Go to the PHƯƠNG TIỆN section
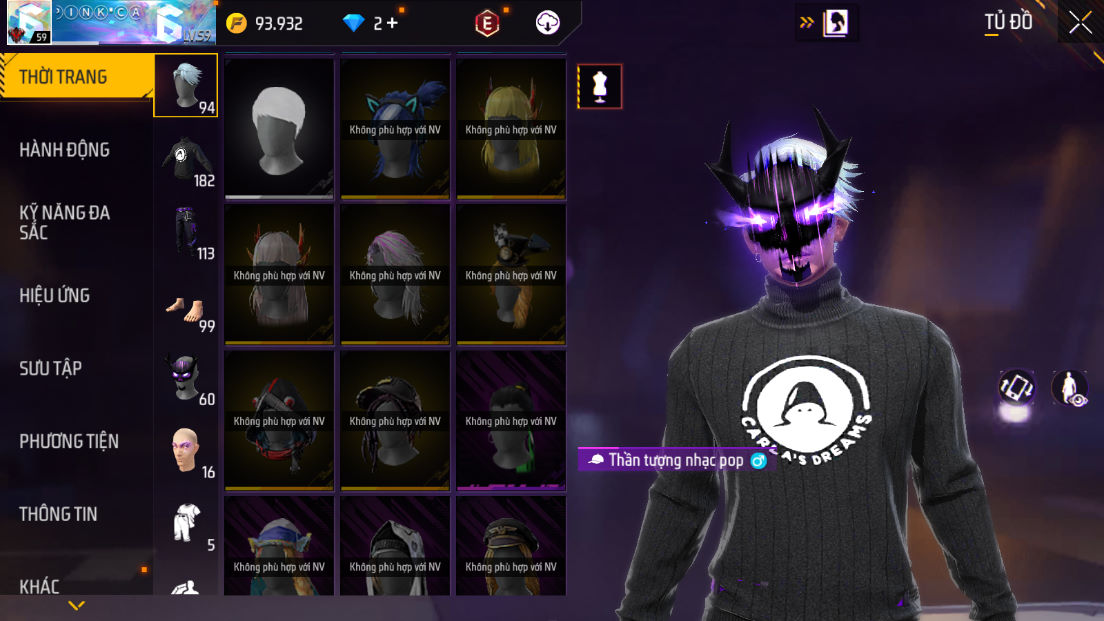This screenshot has height=621, width=1104. tap(69, 441)
